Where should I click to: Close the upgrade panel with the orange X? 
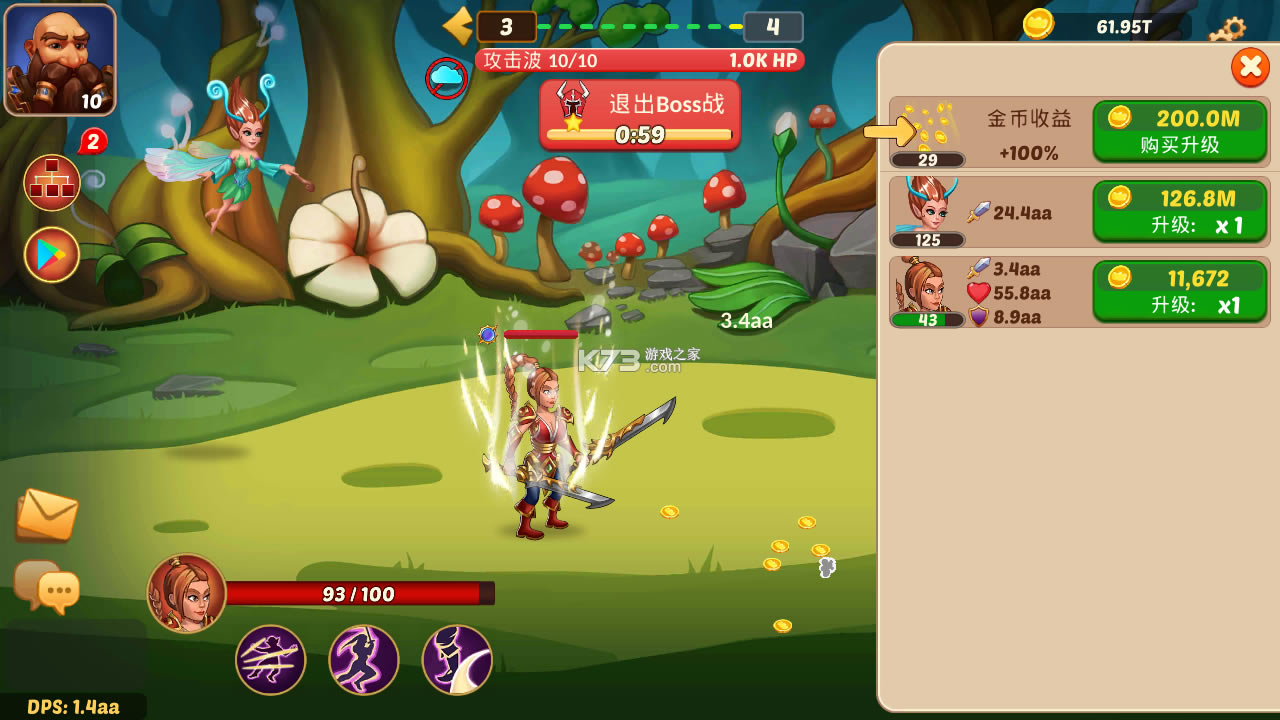point(1249,67)
